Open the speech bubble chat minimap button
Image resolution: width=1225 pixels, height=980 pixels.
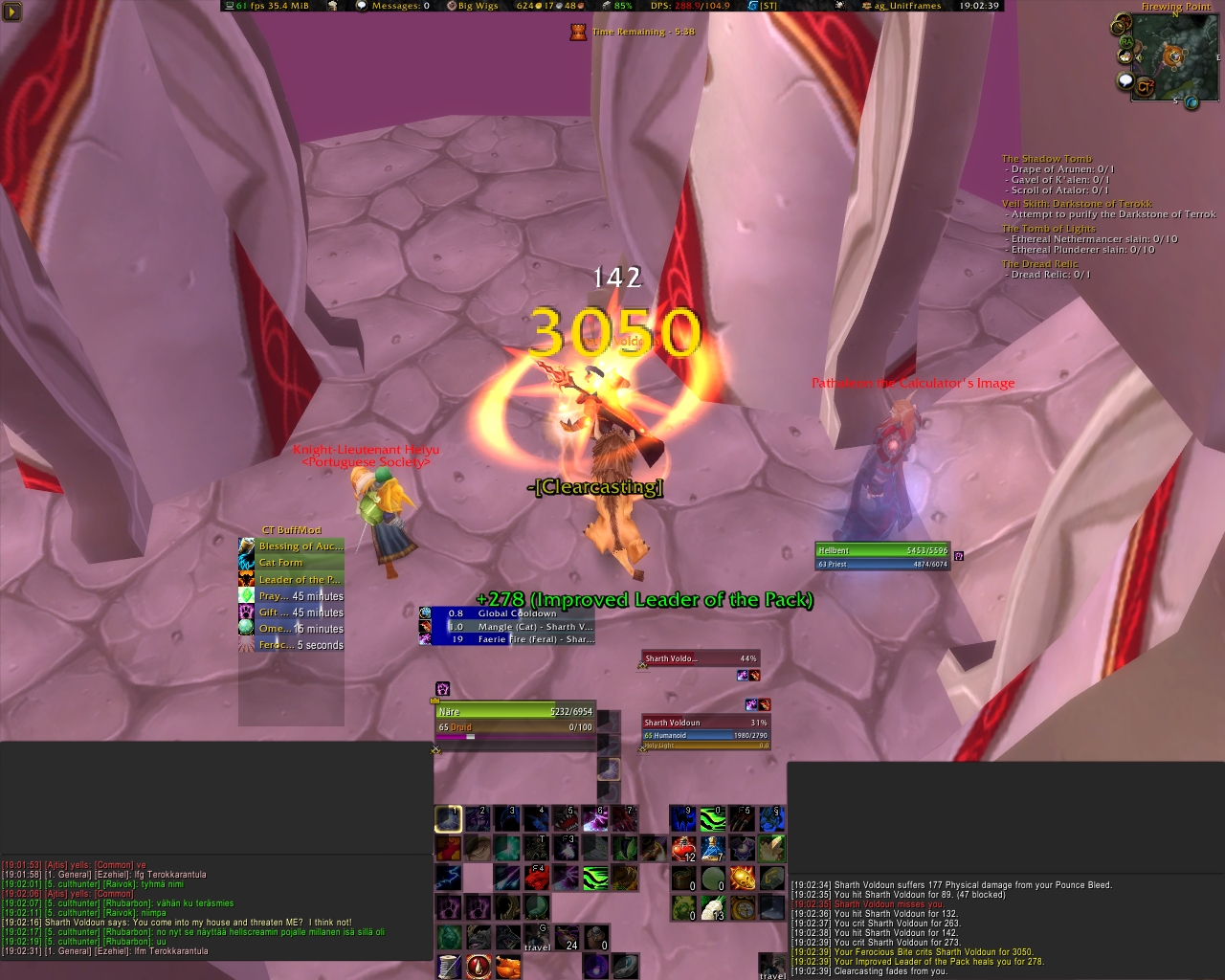point(1126,81)
